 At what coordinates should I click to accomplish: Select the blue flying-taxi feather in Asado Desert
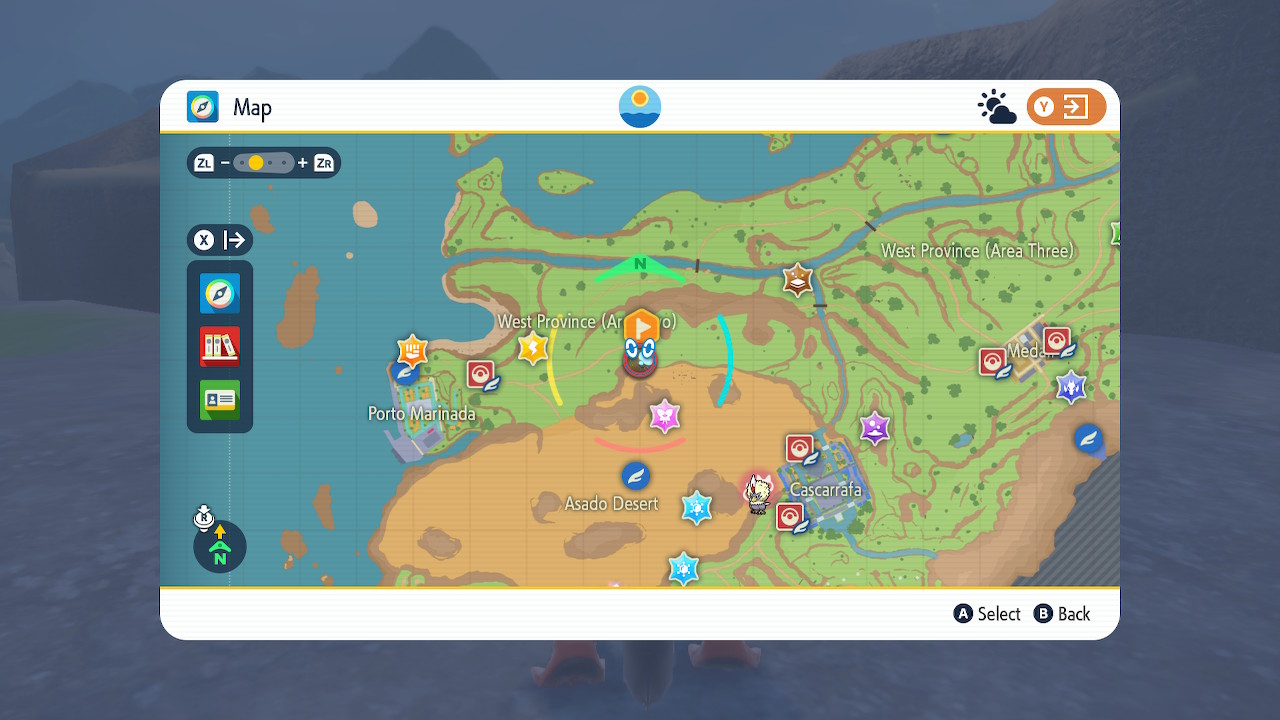pyautogui.click(x=634, y=475)
